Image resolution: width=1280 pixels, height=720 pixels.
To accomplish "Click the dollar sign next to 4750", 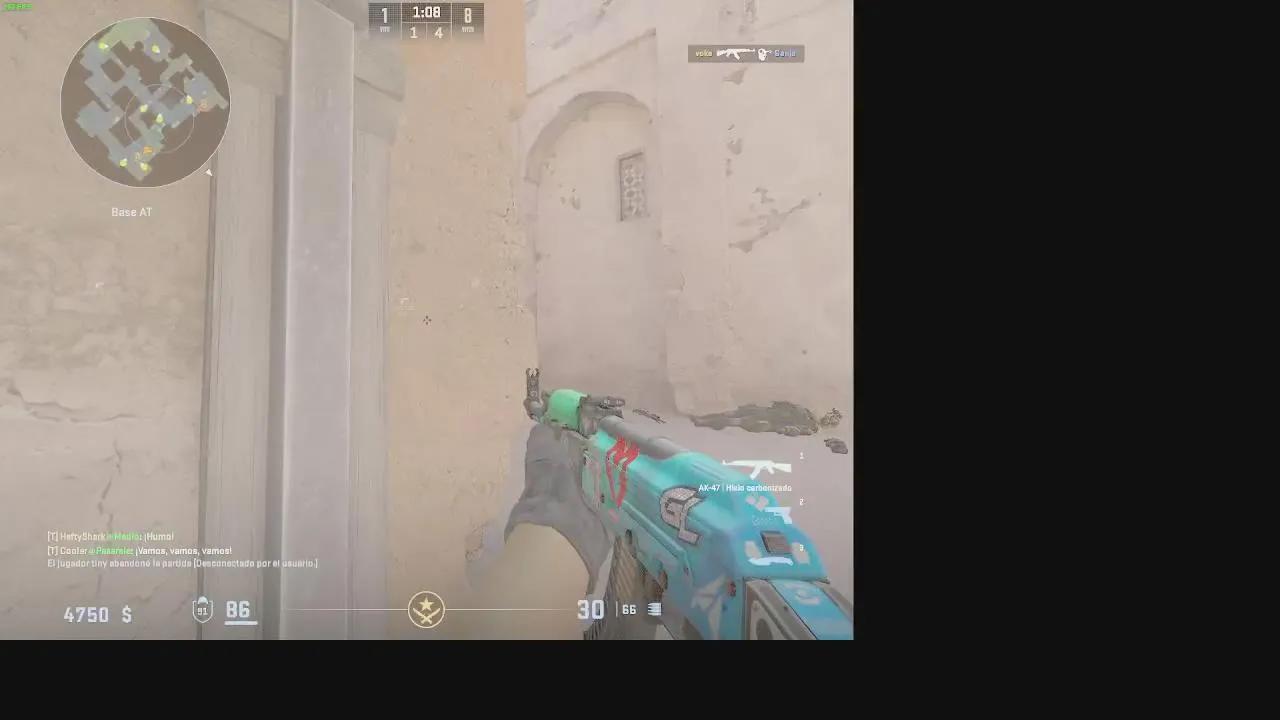I will coord(125,615).
